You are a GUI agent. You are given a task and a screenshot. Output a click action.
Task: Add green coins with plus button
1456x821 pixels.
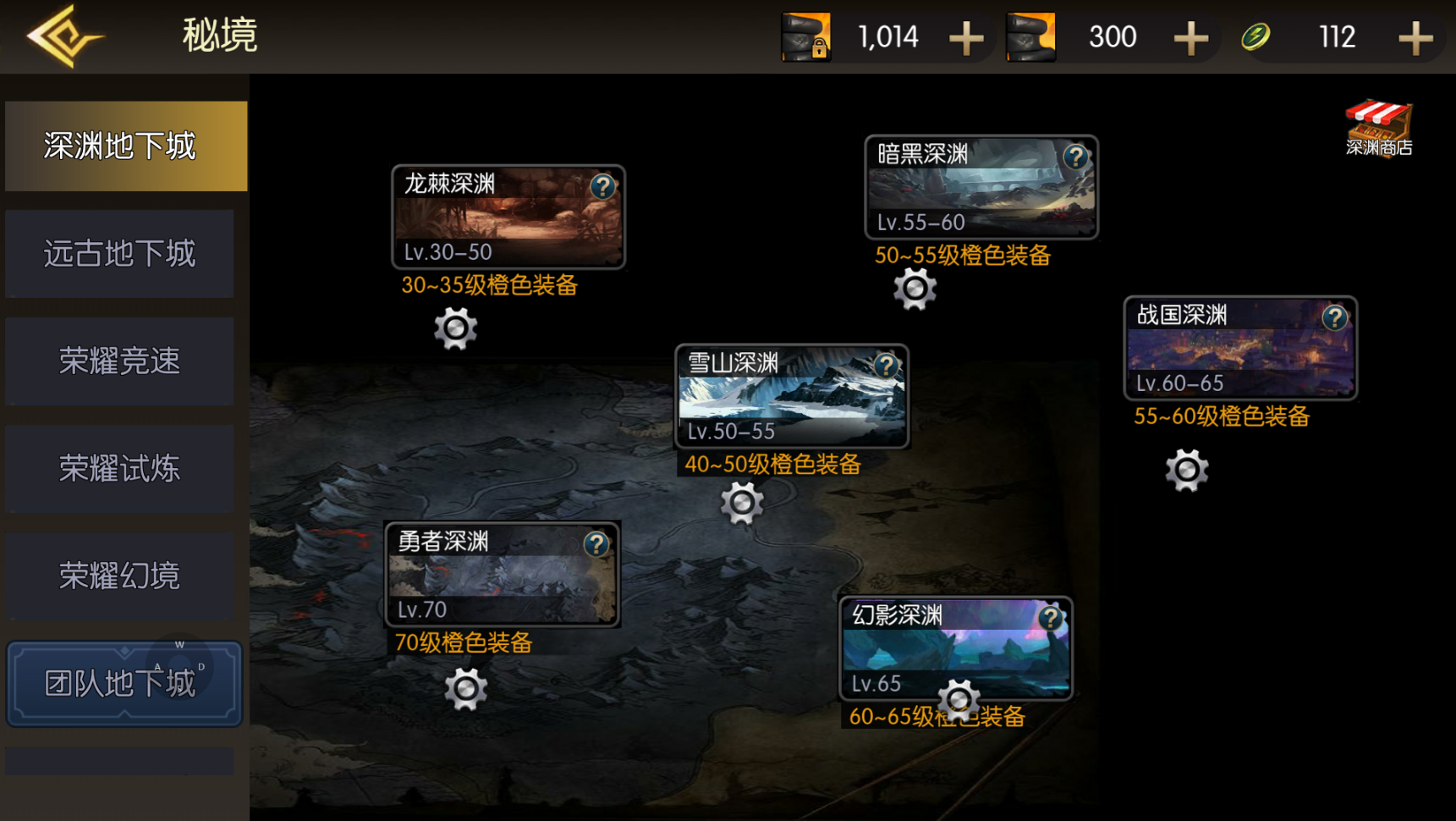[1415, 38]
